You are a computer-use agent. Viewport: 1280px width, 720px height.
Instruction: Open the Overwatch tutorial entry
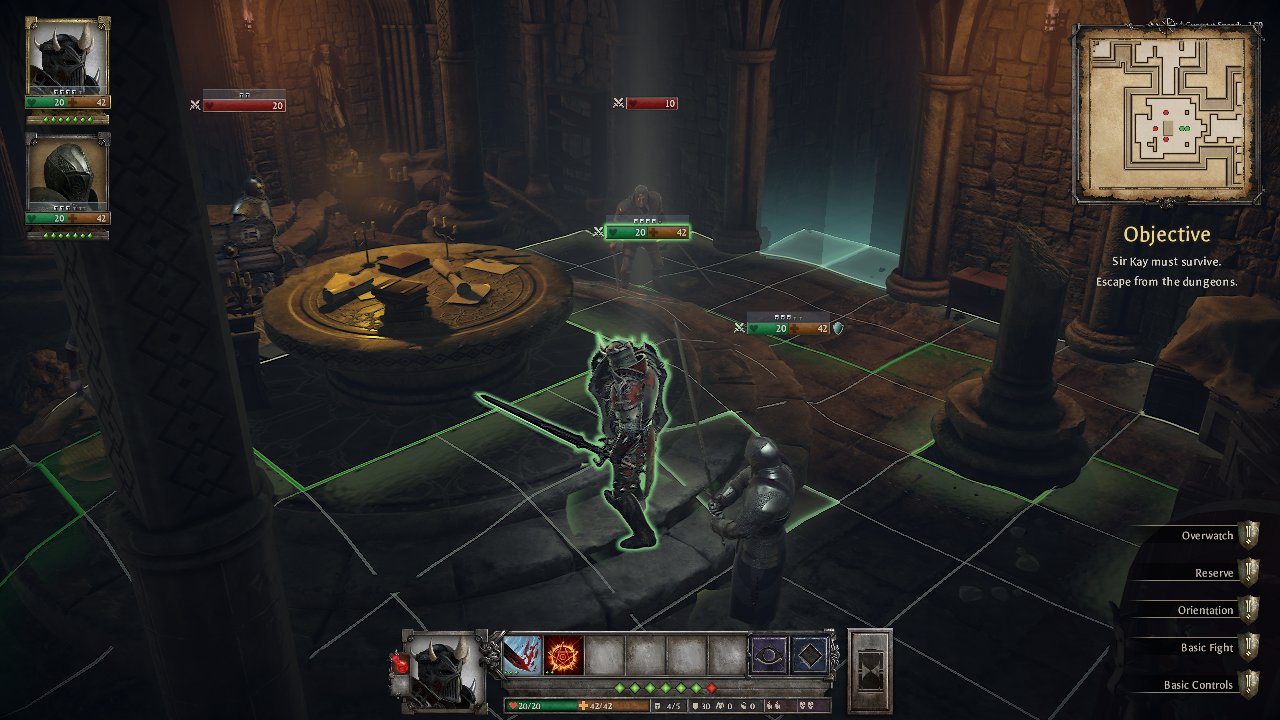1208,536
